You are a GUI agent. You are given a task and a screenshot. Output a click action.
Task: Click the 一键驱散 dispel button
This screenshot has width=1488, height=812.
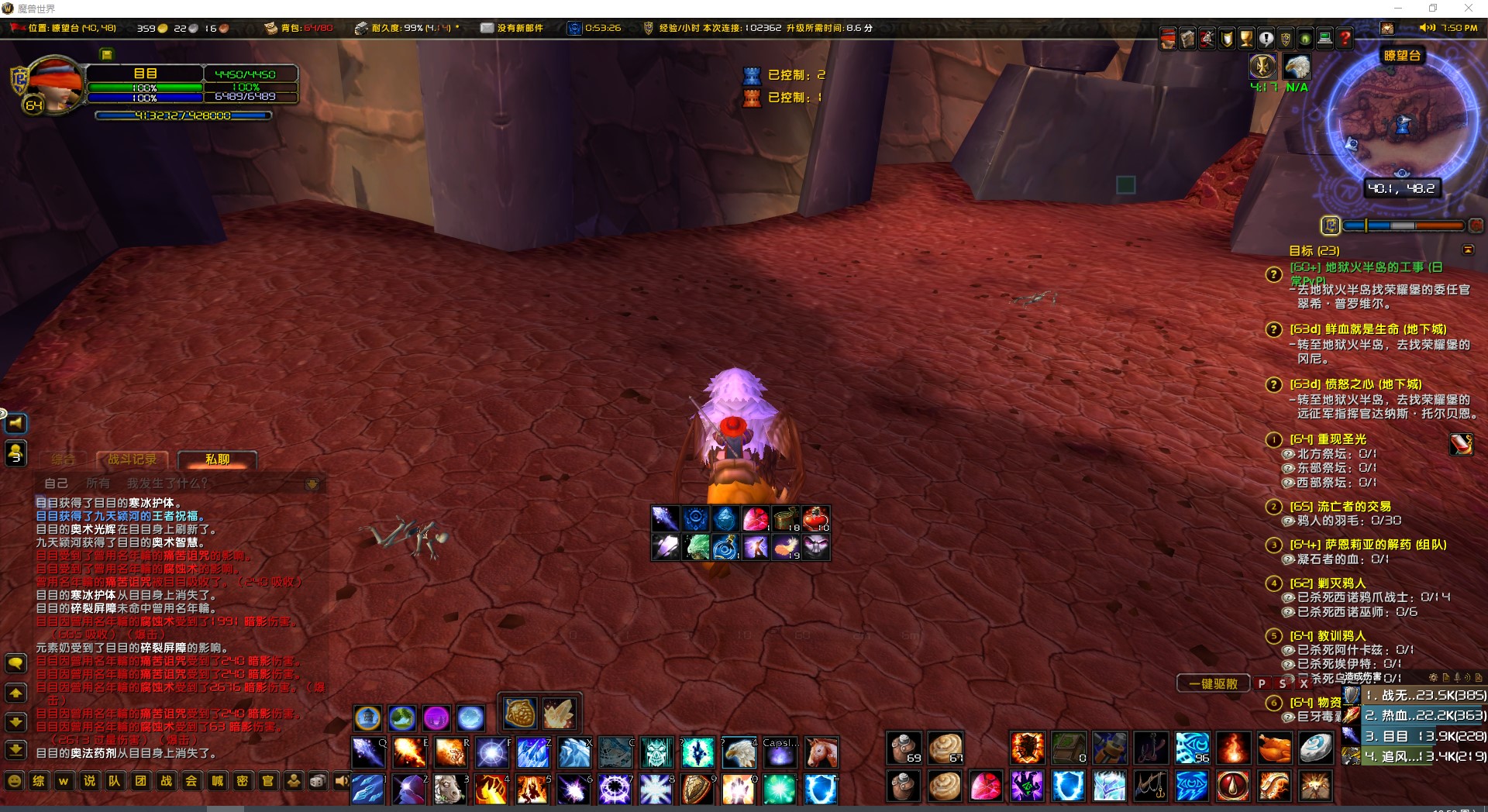tap(1213, 683)
